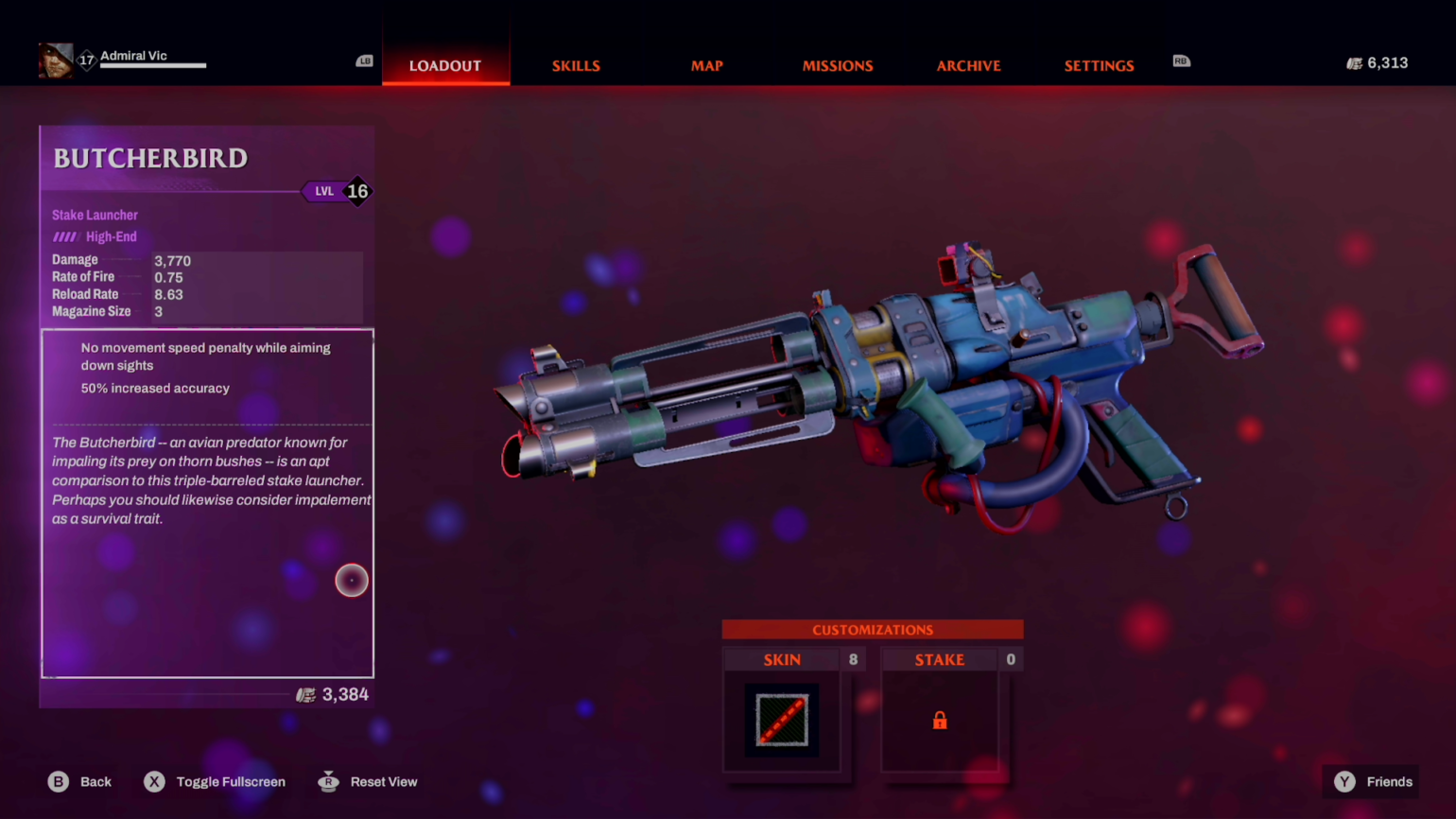Open the ARCHIVE tab

(x=968, y=65)
